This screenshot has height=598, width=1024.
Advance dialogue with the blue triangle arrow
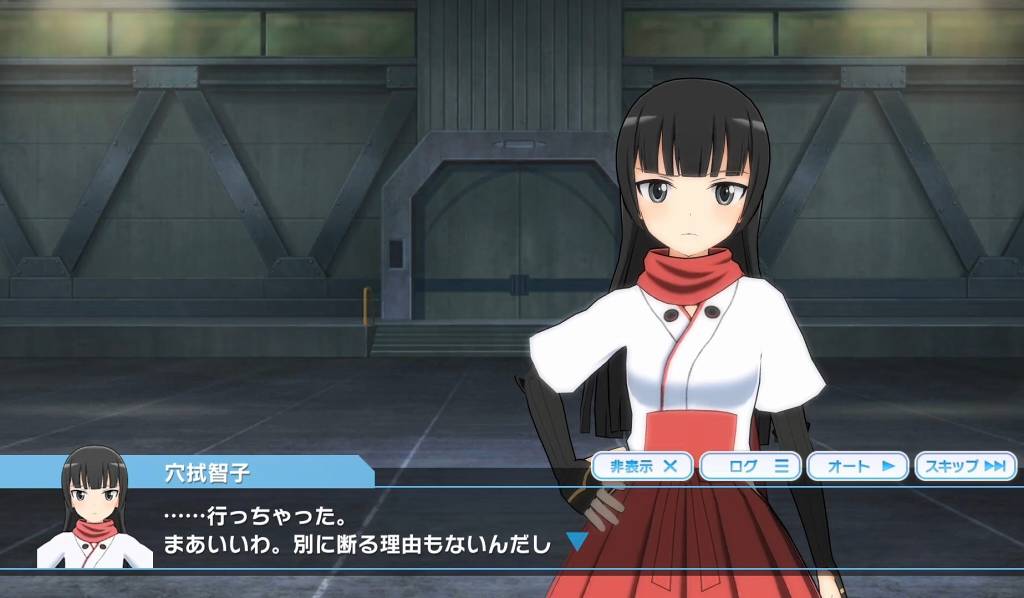[x=577, y=543]
